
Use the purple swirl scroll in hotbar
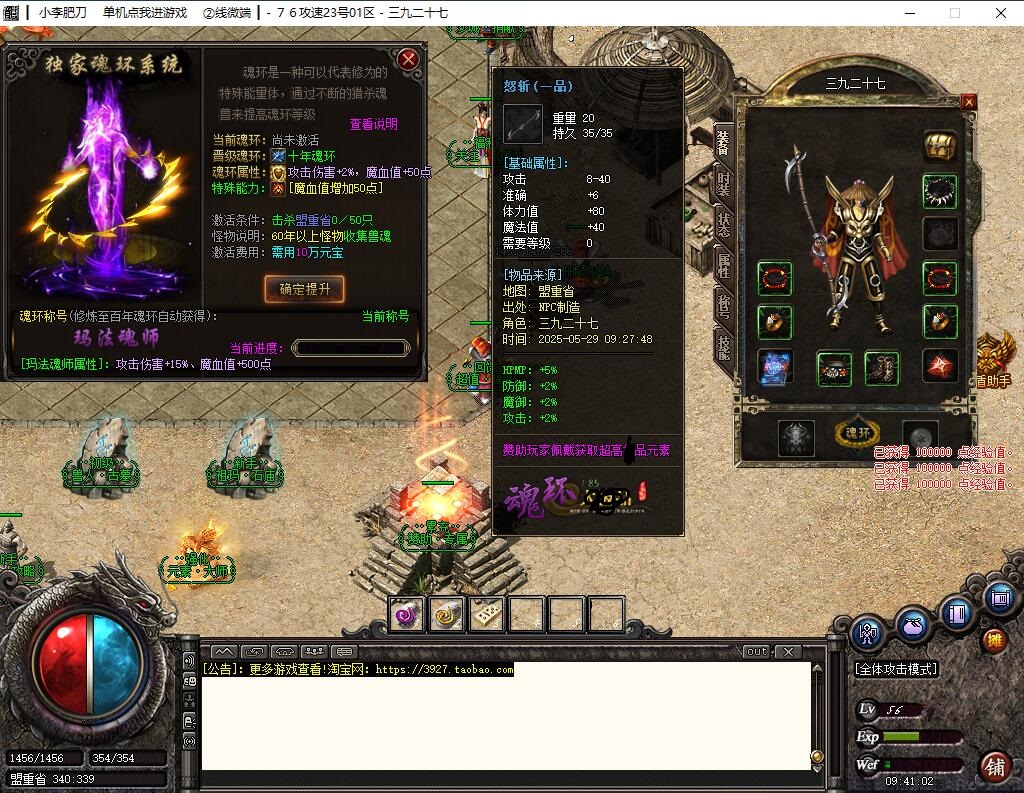click(407, 614)
